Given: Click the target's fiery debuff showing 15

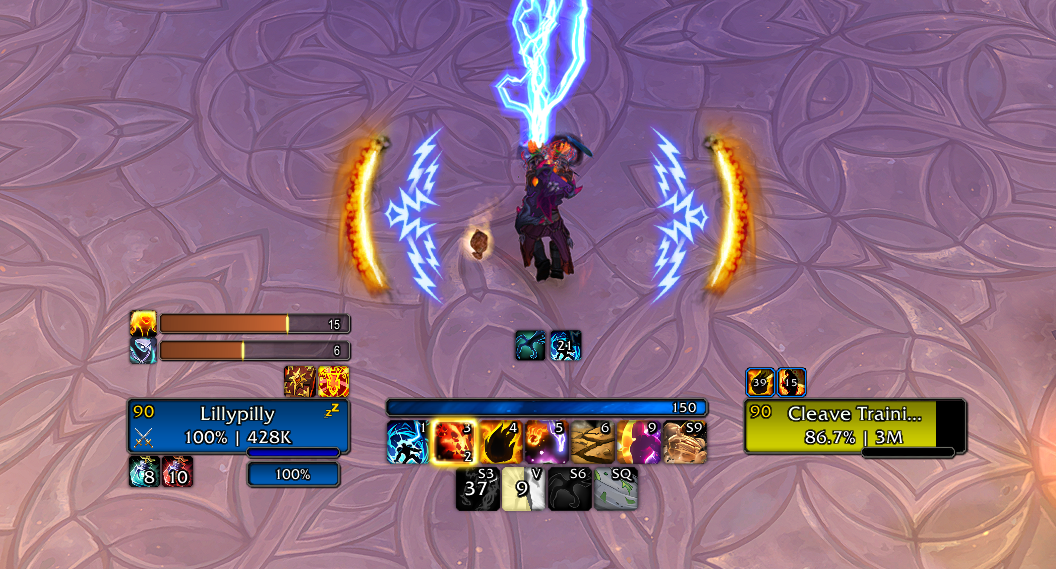Looking at the screenshot, I should tap(792, 383).
